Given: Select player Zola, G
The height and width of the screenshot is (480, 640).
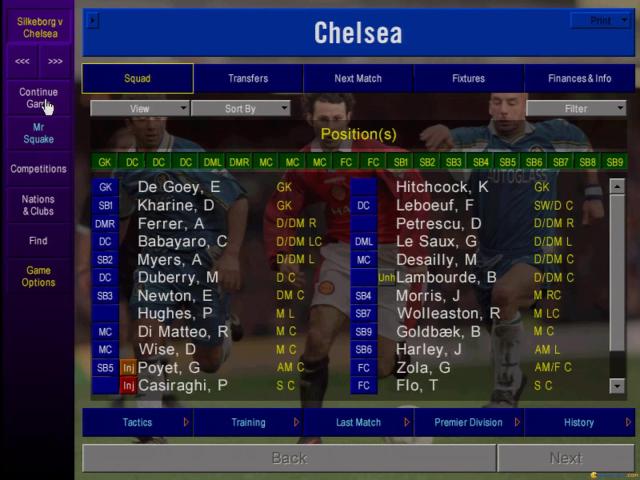Looking at the screenshot, I should click(x=423, y=367).
